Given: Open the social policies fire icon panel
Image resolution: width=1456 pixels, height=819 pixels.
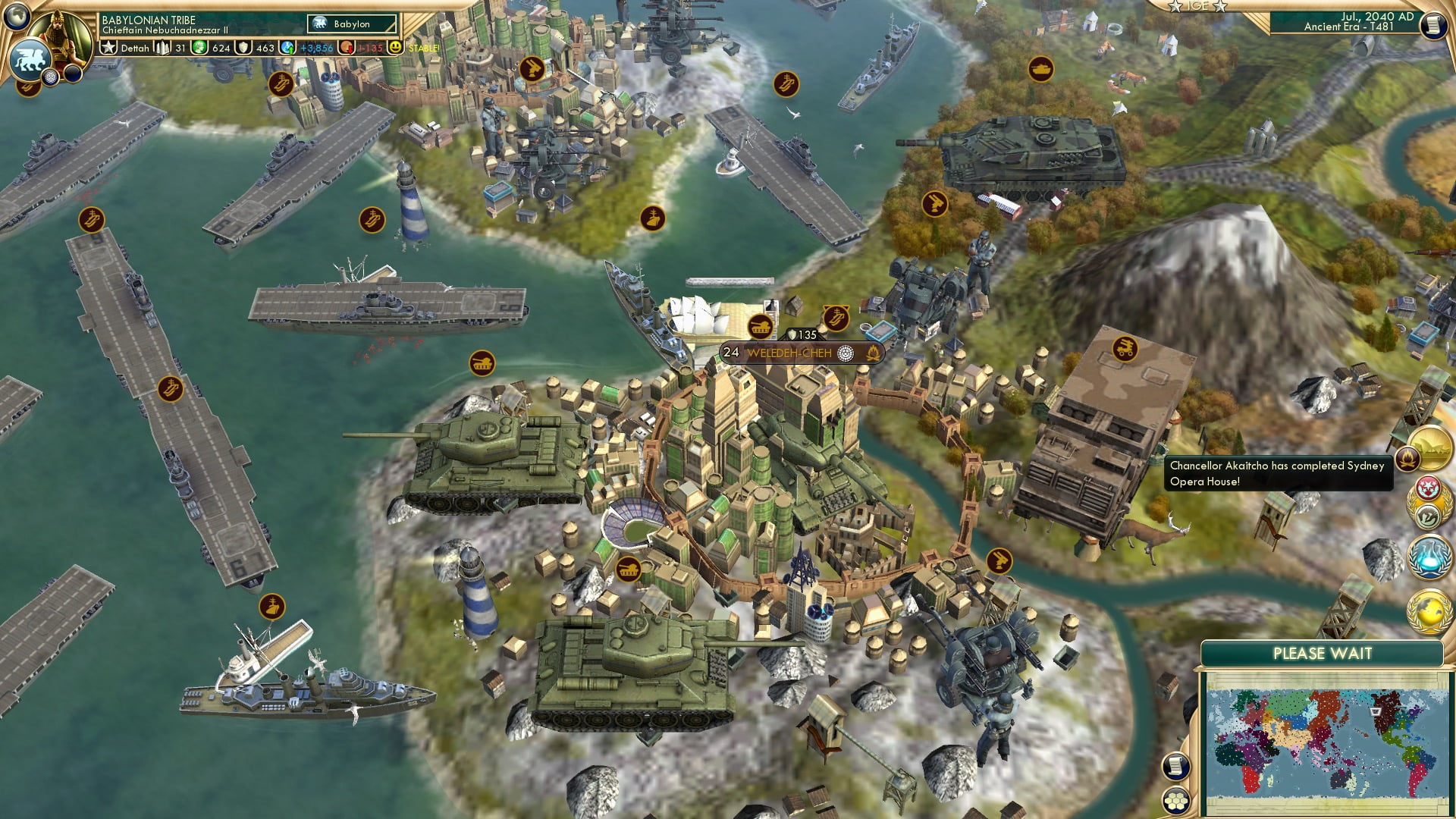Looking at the screenshot, I should click(x=1408, y=460).
